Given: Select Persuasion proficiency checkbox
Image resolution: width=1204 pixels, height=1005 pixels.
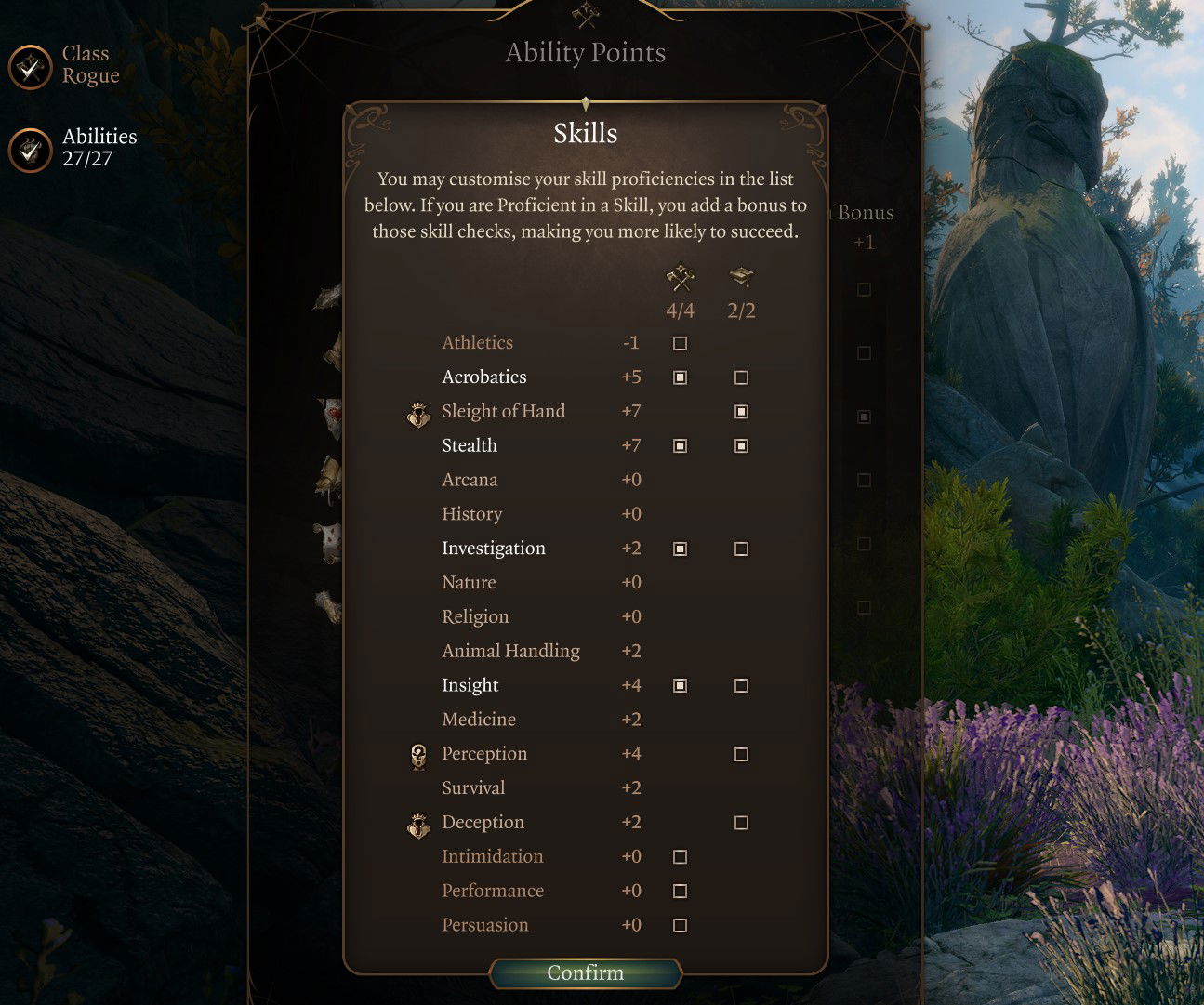Looking at the screenshot, I should click(680, 926).
